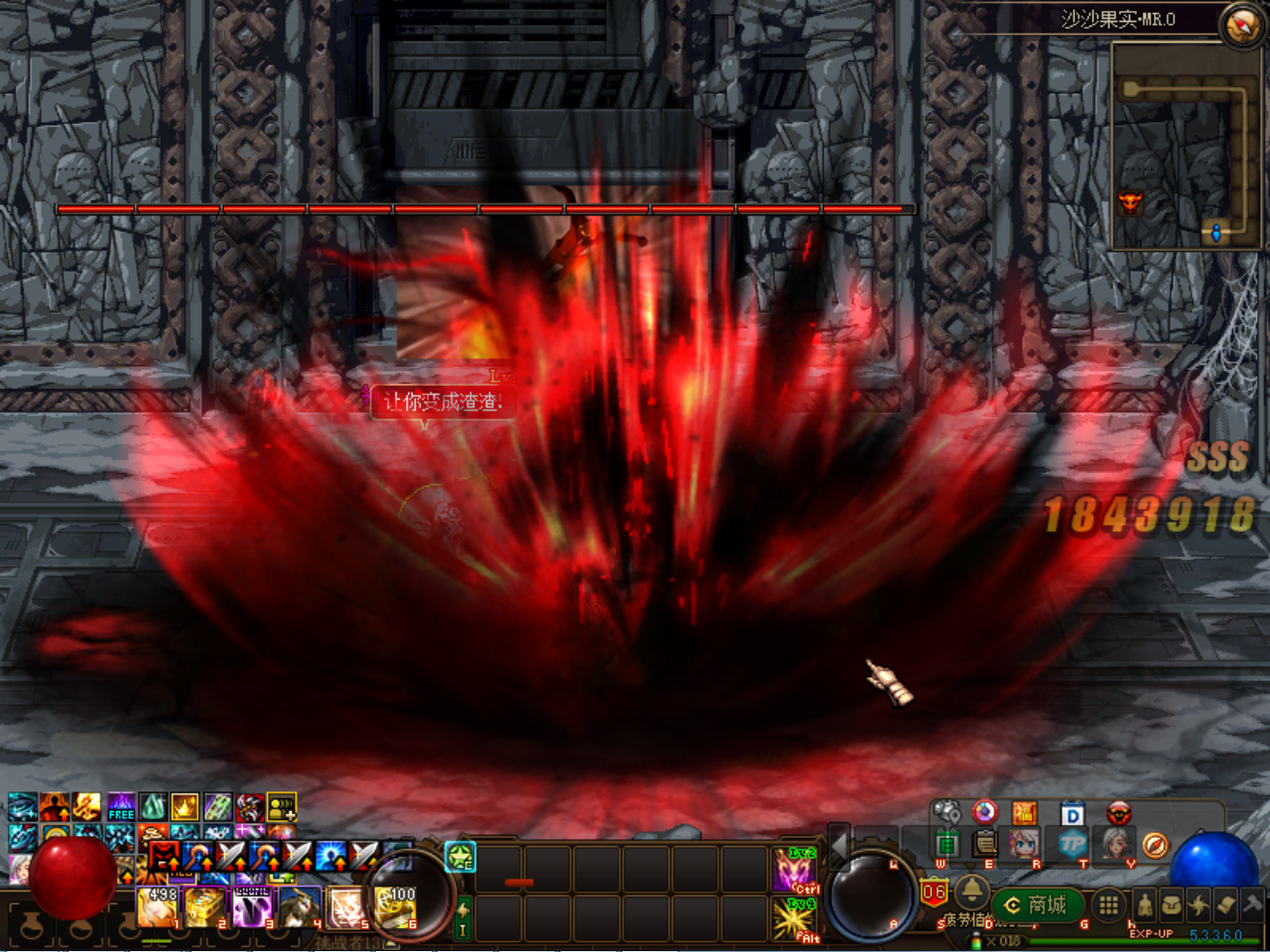Open the red demon mask event icon

[x=1118, y=812]
